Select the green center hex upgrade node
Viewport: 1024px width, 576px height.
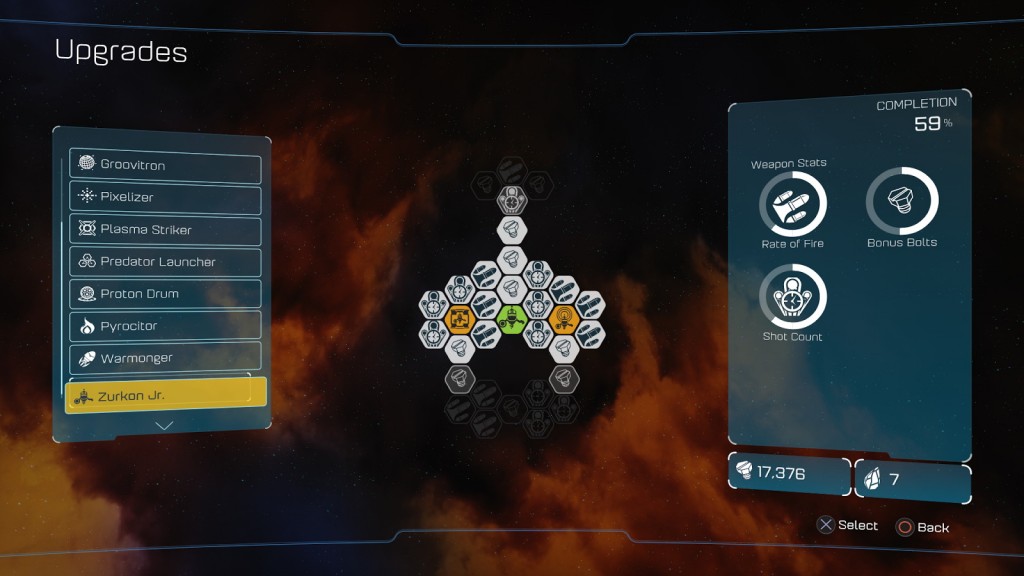[x=512, y=320]
